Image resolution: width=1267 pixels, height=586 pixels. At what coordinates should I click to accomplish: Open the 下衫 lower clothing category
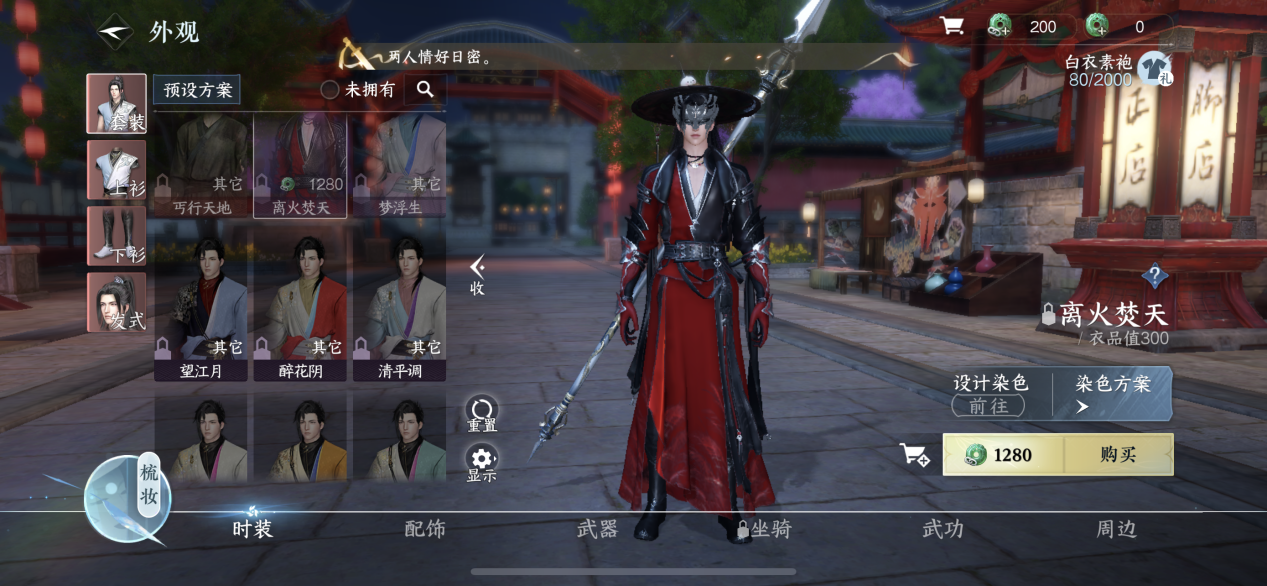pyautogui.click(x=116, y=236)
